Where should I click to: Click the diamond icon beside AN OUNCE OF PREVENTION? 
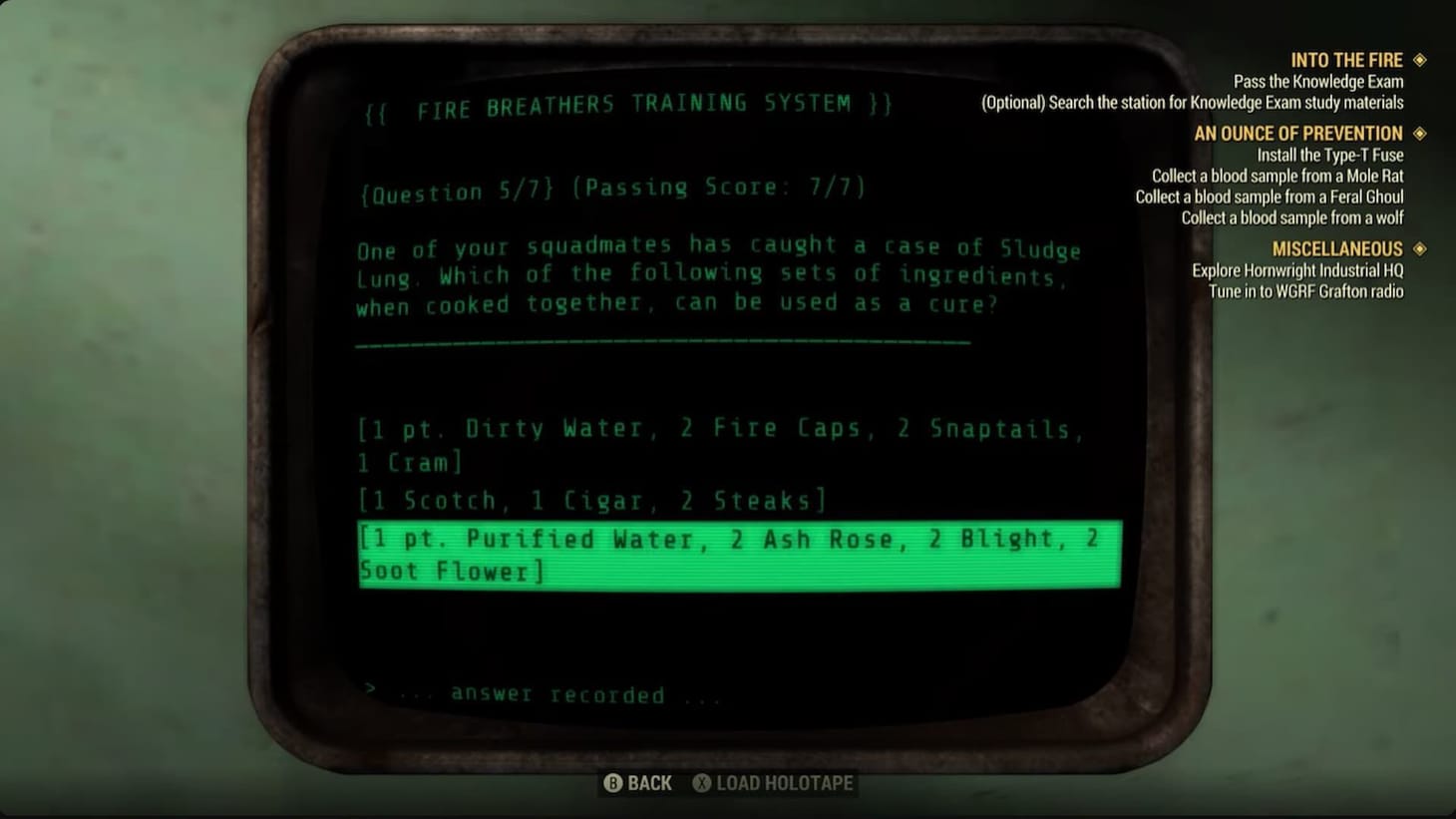[x=1420, y=133]
